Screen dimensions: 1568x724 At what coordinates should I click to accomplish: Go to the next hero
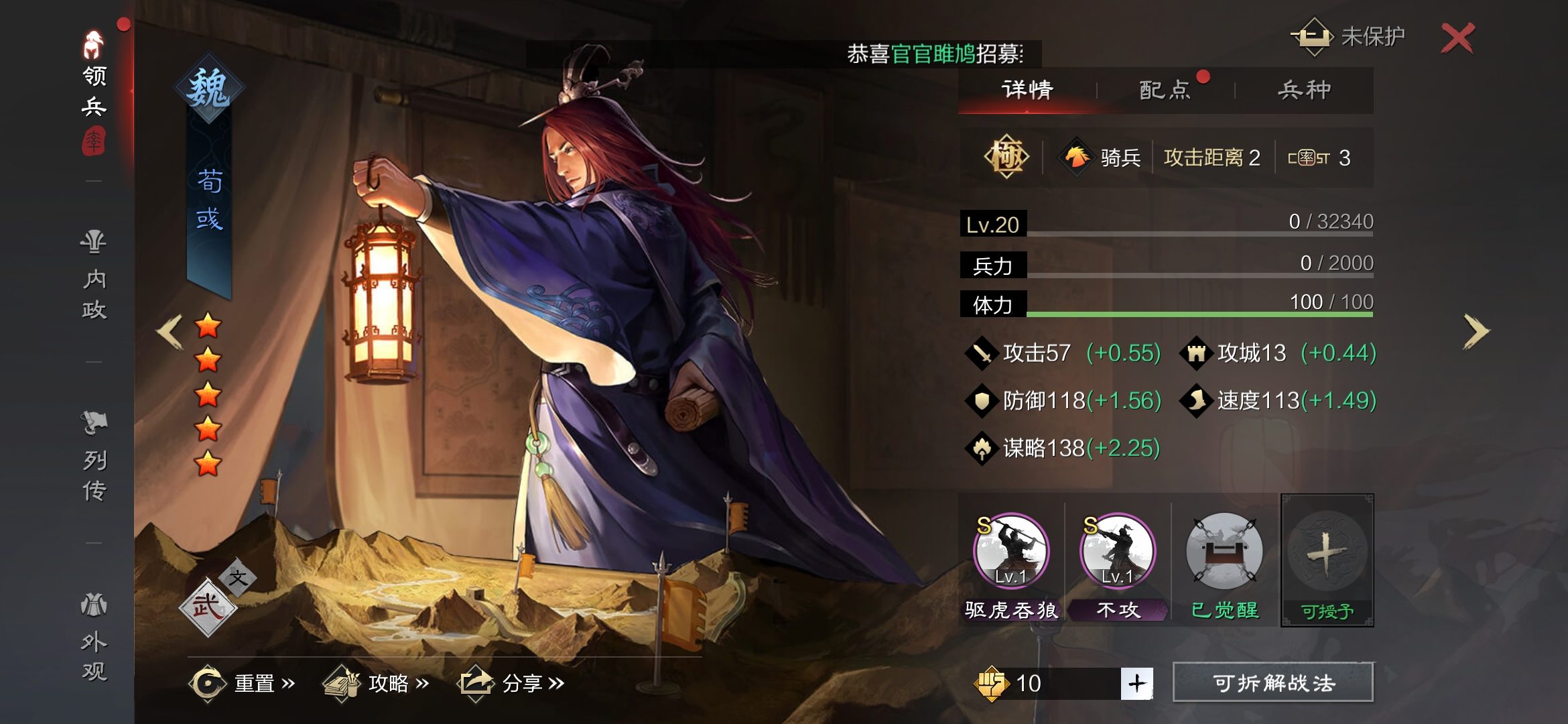point(1476,331)
